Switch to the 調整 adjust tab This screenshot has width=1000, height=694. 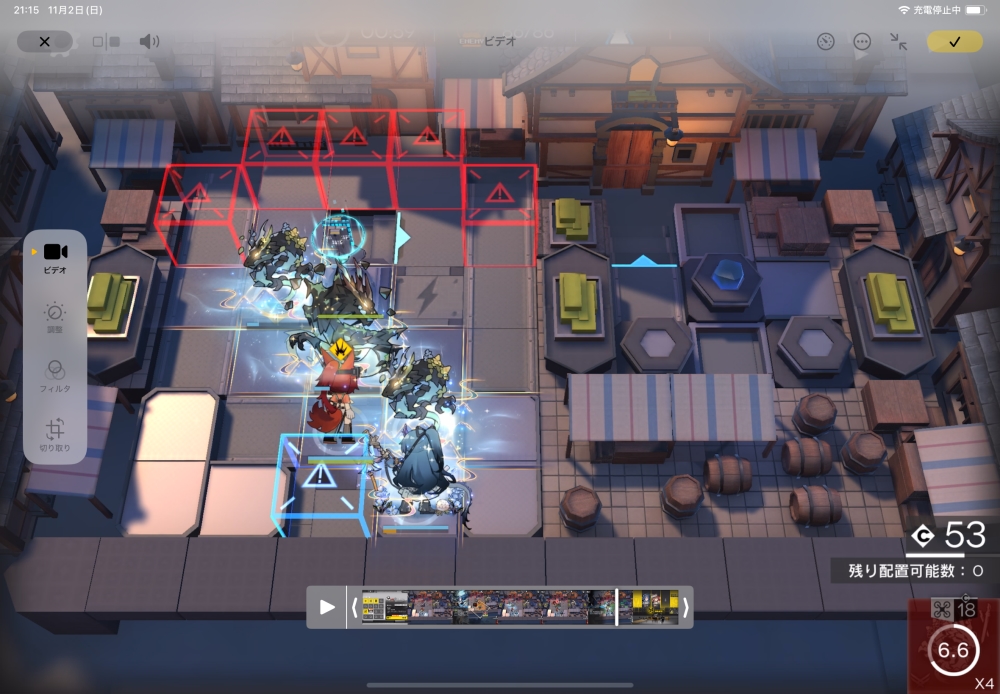(x=55, y=318)
